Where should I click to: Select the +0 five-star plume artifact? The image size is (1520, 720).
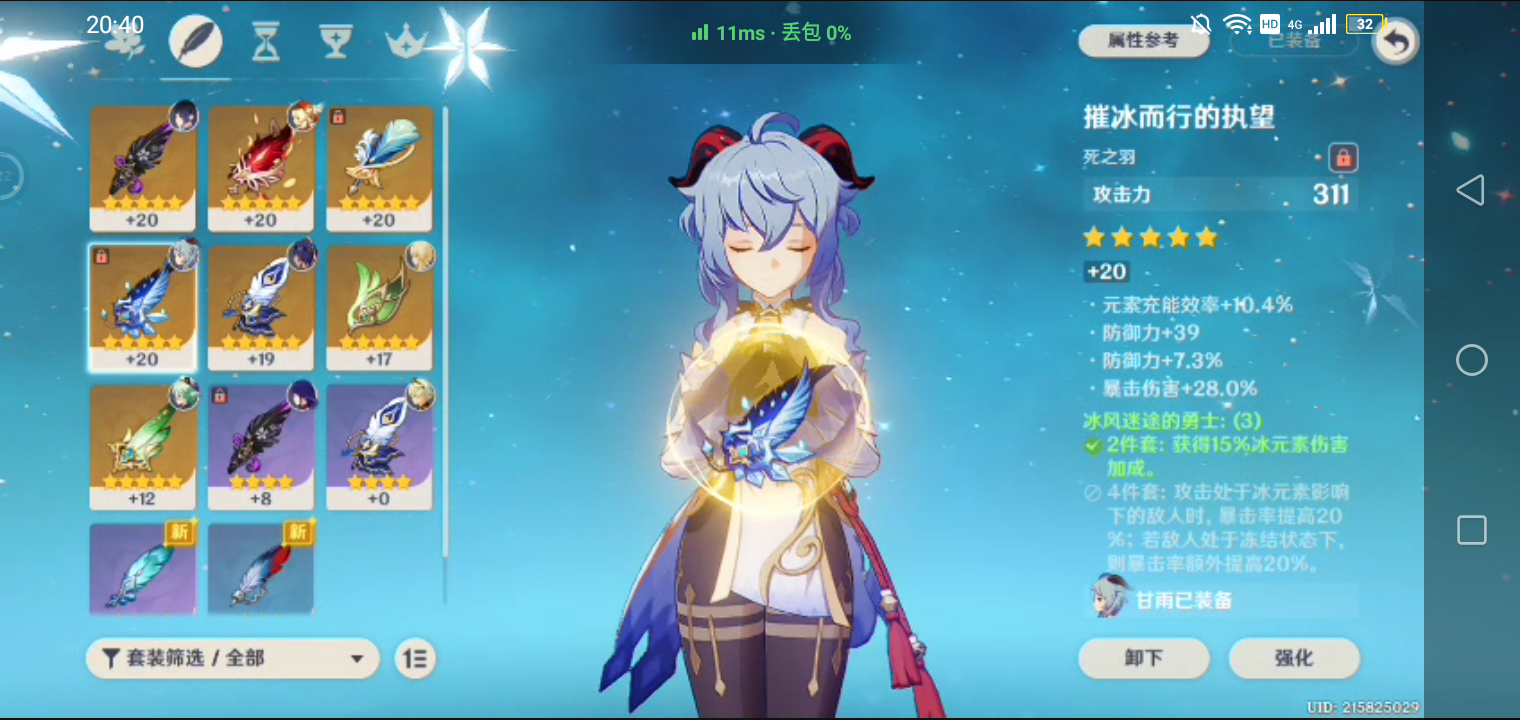point(379,445)
